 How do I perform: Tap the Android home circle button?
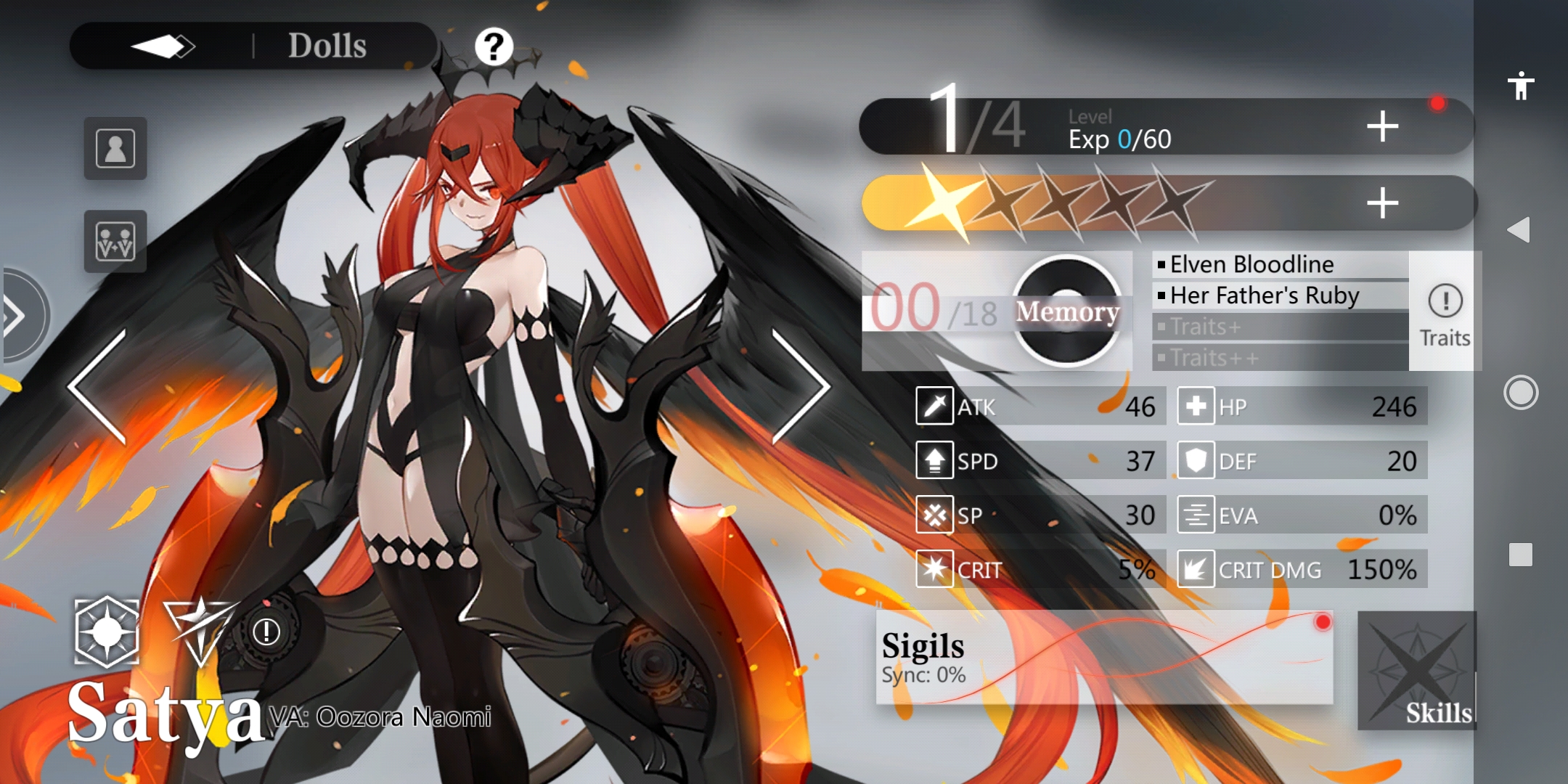click(x=1520, y=393)
